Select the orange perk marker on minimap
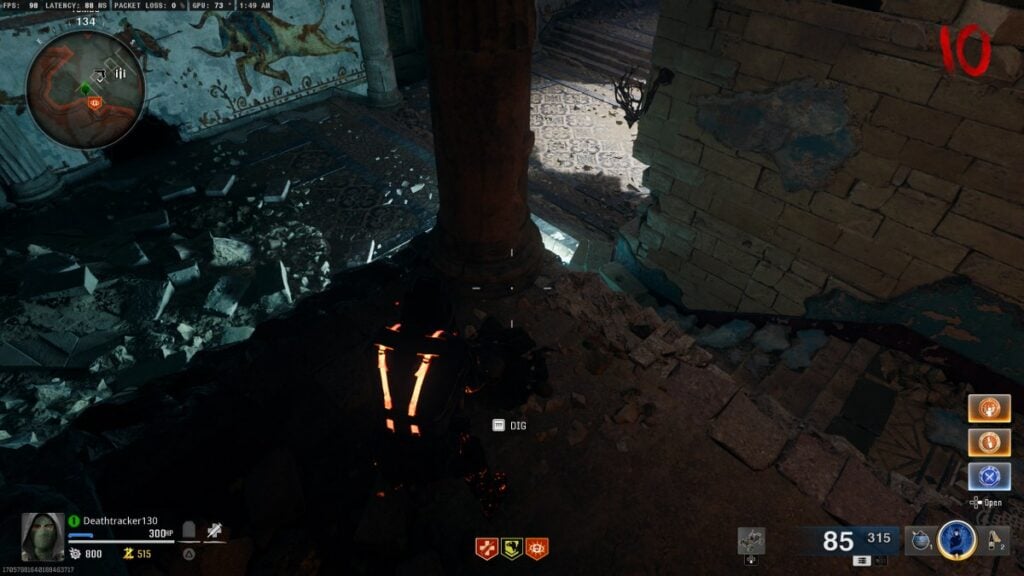The image size is (1024, 576). point(96,102)
